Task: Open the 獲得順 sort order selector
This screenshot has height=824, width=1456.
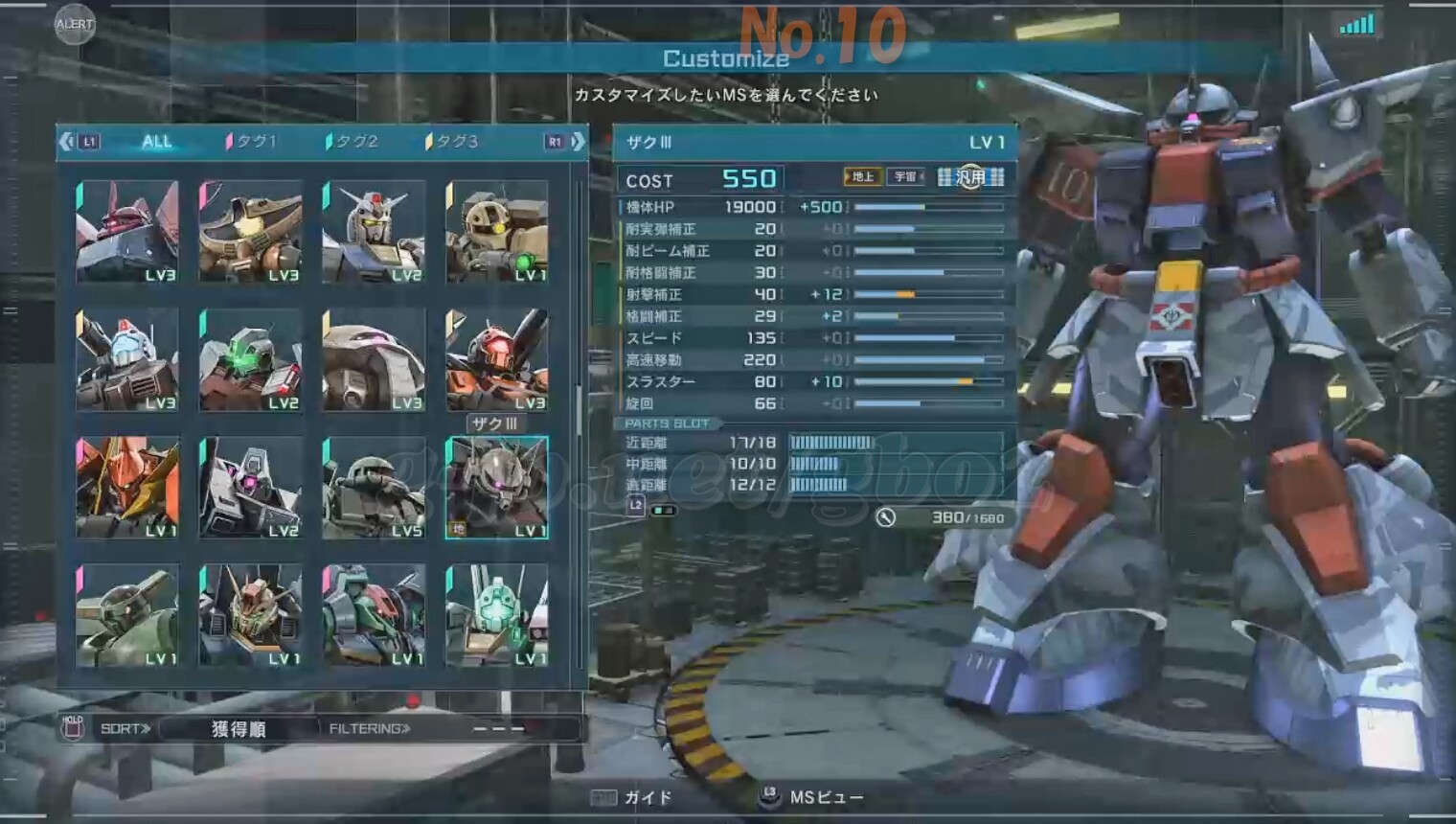Action: pos(238,729)
